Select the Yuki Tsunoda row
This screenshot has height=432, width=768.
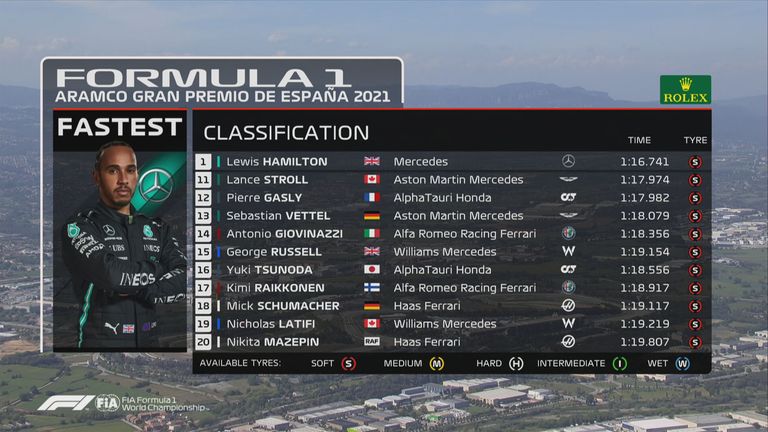click(x=450, y=269)
